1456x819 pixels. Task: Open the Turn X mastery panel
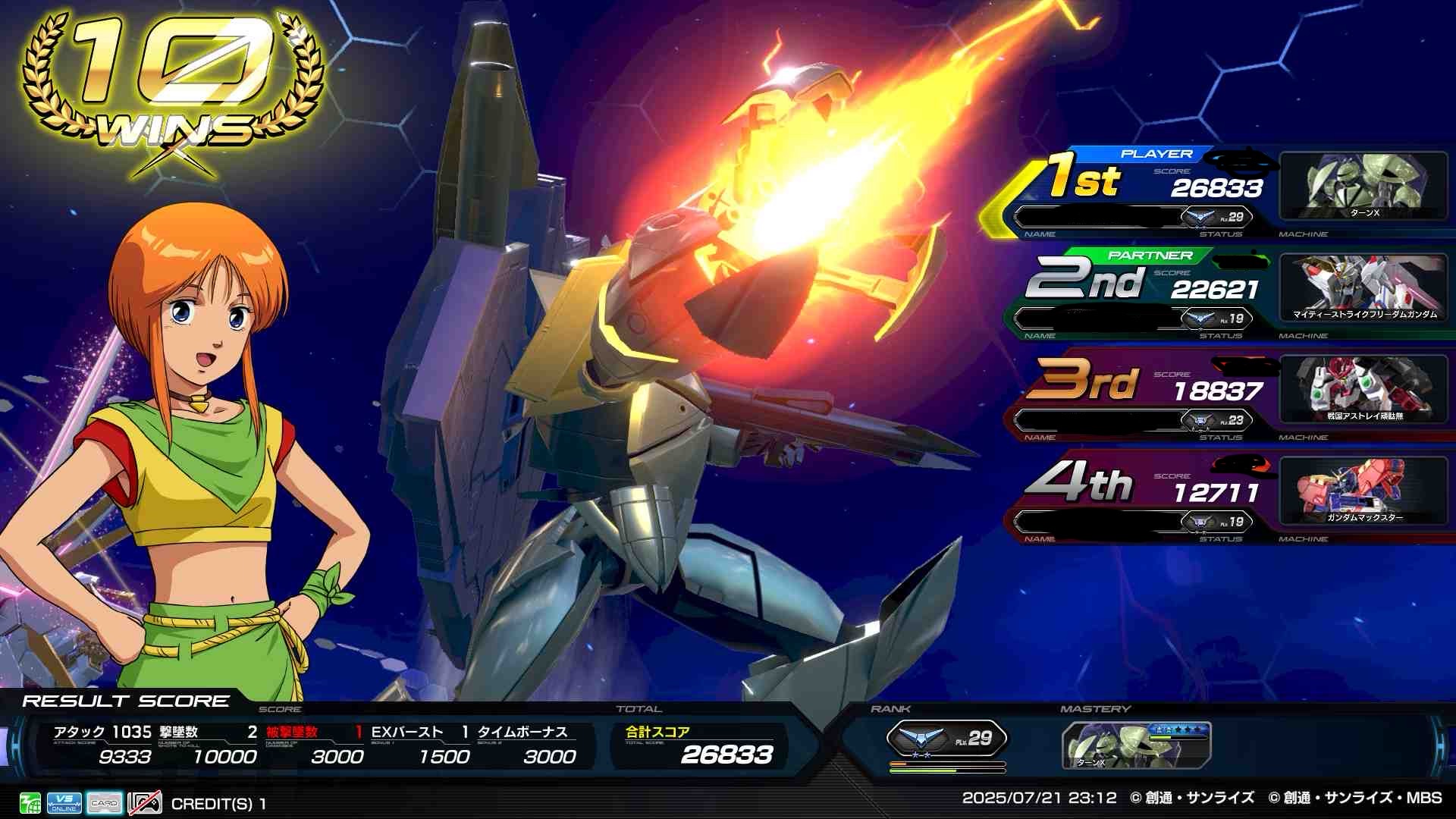(x=1136, y=745)
